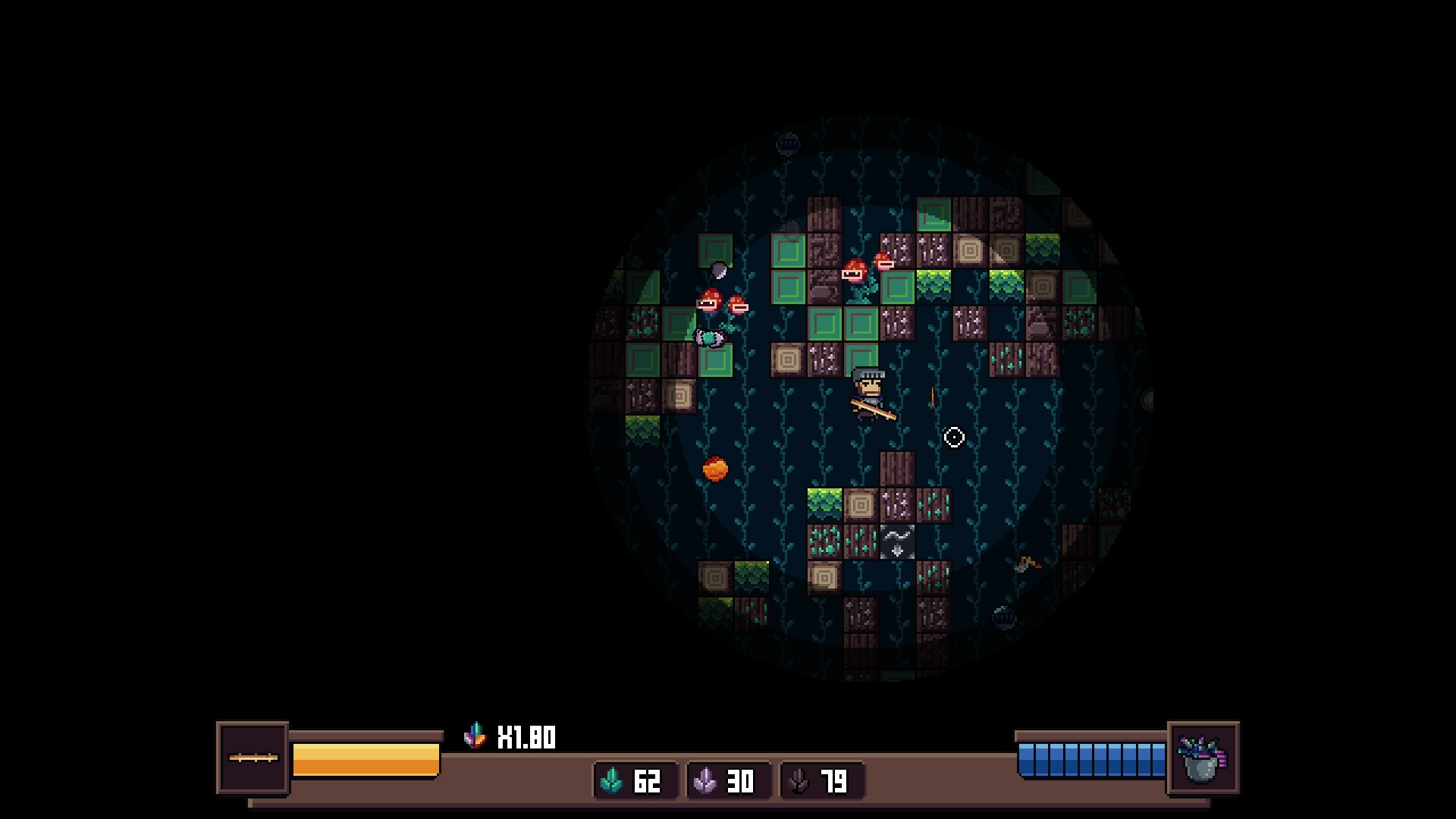The image size is (1456, 819).
Task: Click the crosshair aiming reticle
Action: (954, 438)
